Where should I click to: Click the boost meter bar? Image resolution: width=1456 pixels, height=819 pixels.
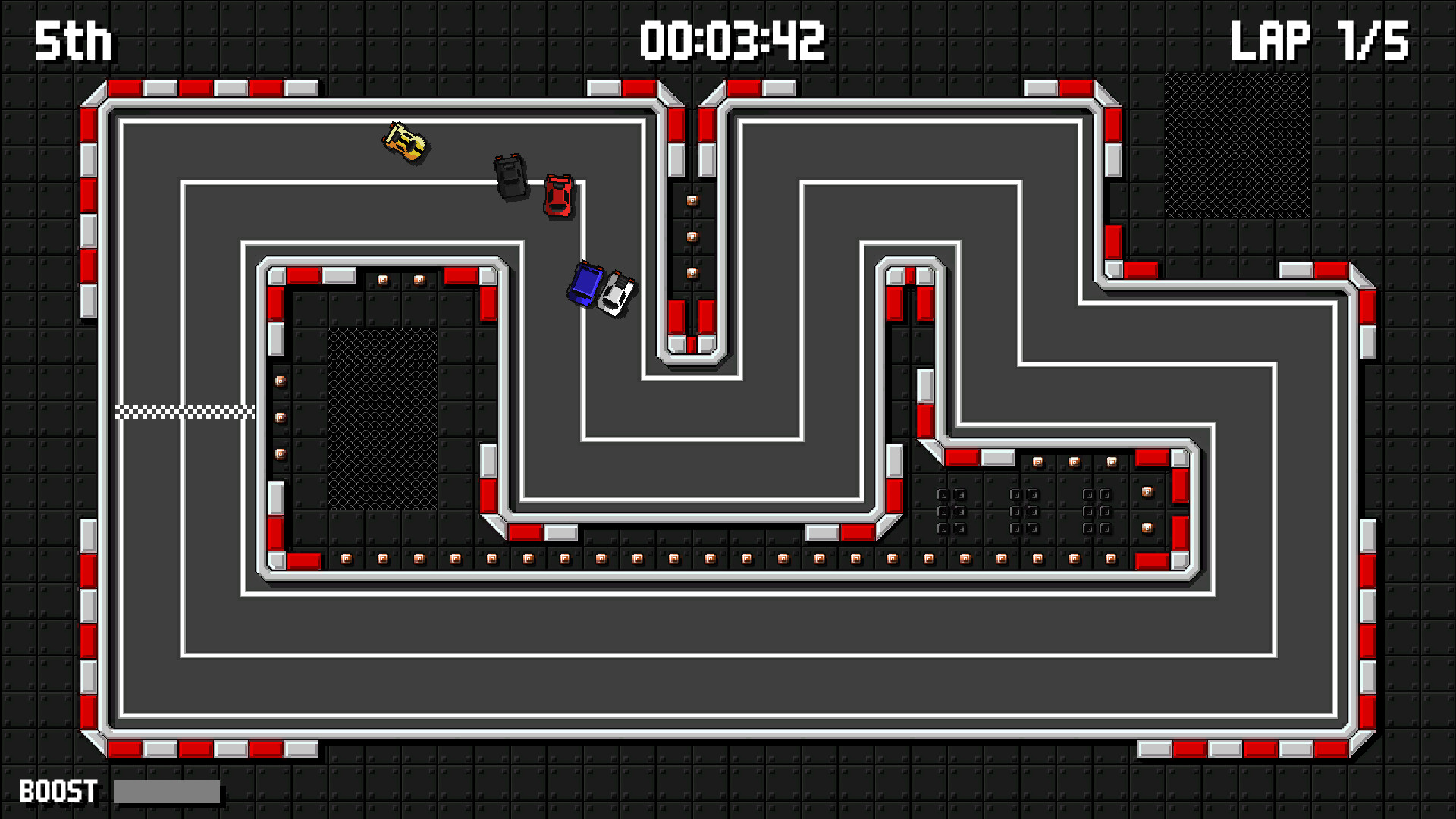click(165, 792)
